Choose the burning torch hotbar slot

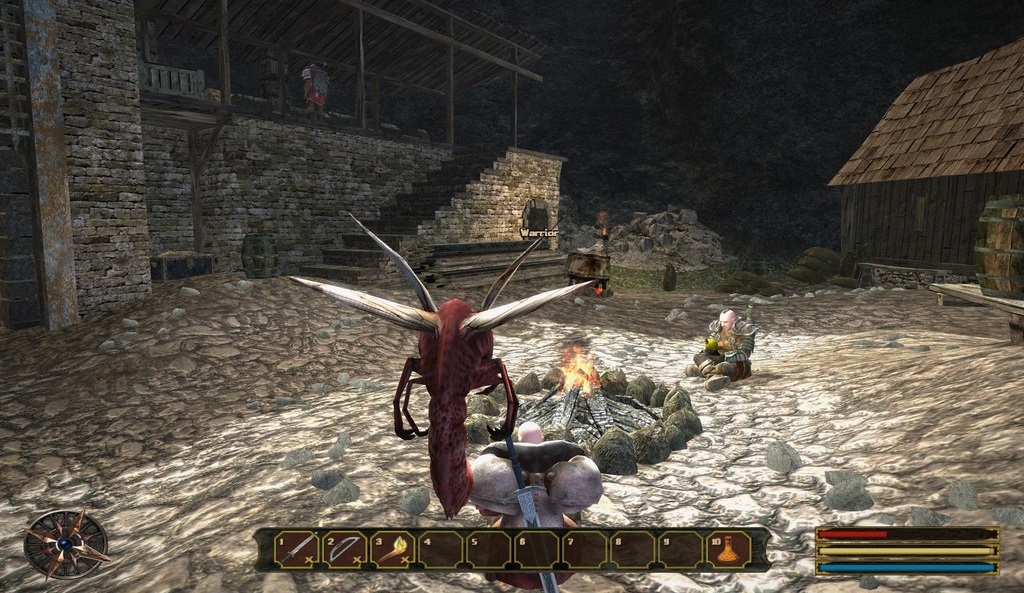pos(393,549)
